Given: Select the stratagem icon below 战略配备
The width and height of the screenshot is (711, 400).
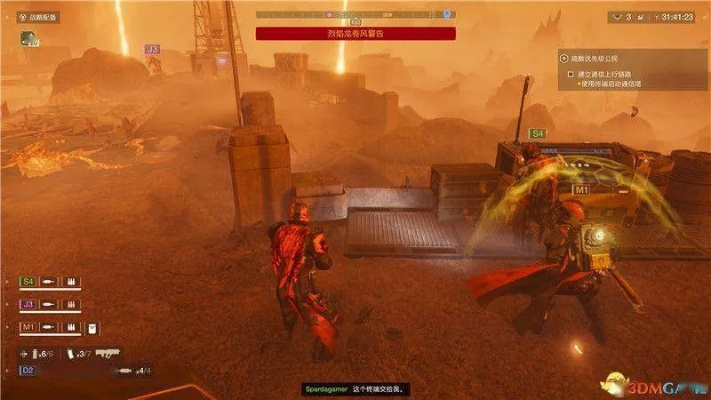Looking at the screenshot, I should point(27,38).
